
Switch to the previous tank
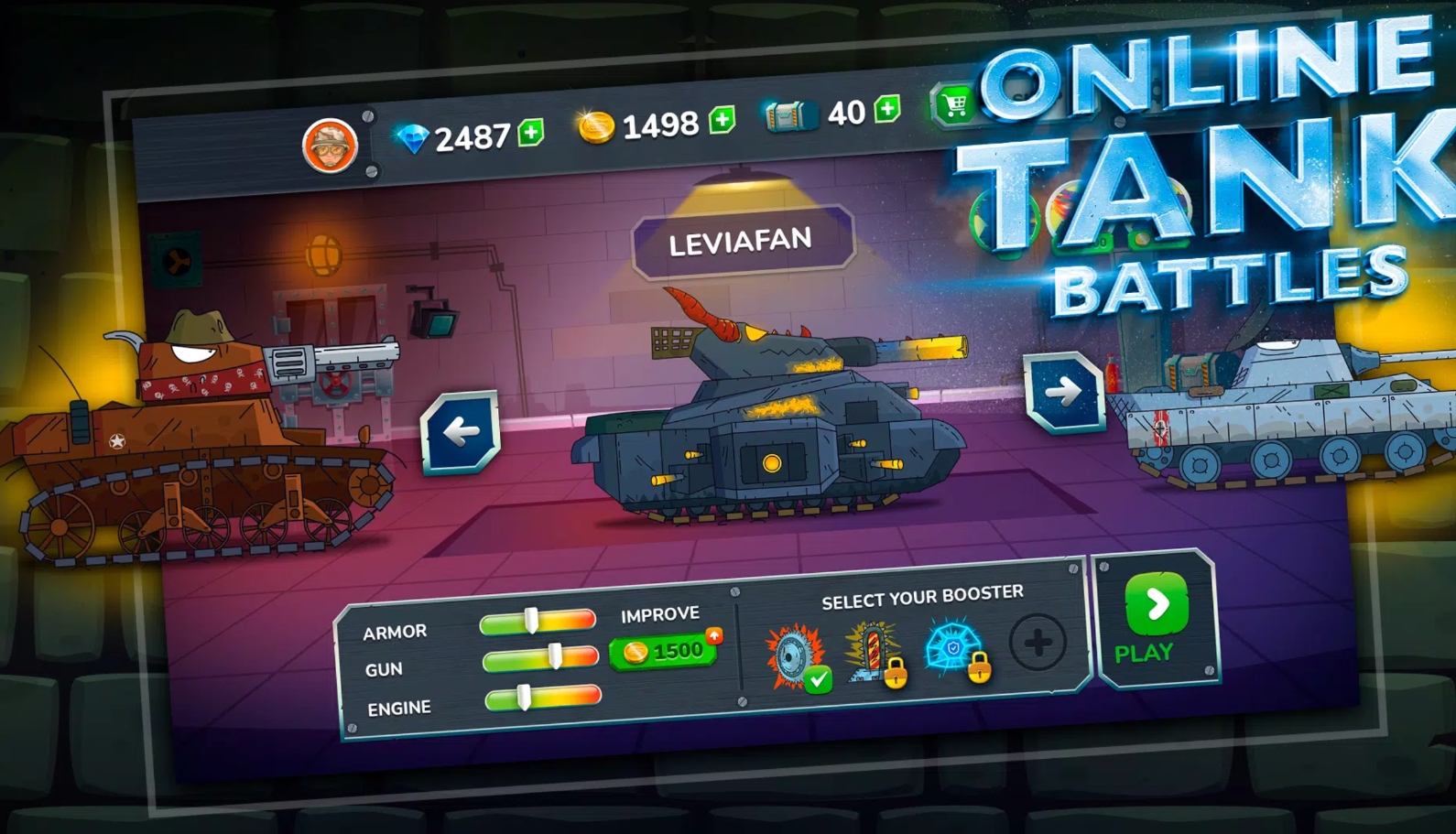[461, 432]
